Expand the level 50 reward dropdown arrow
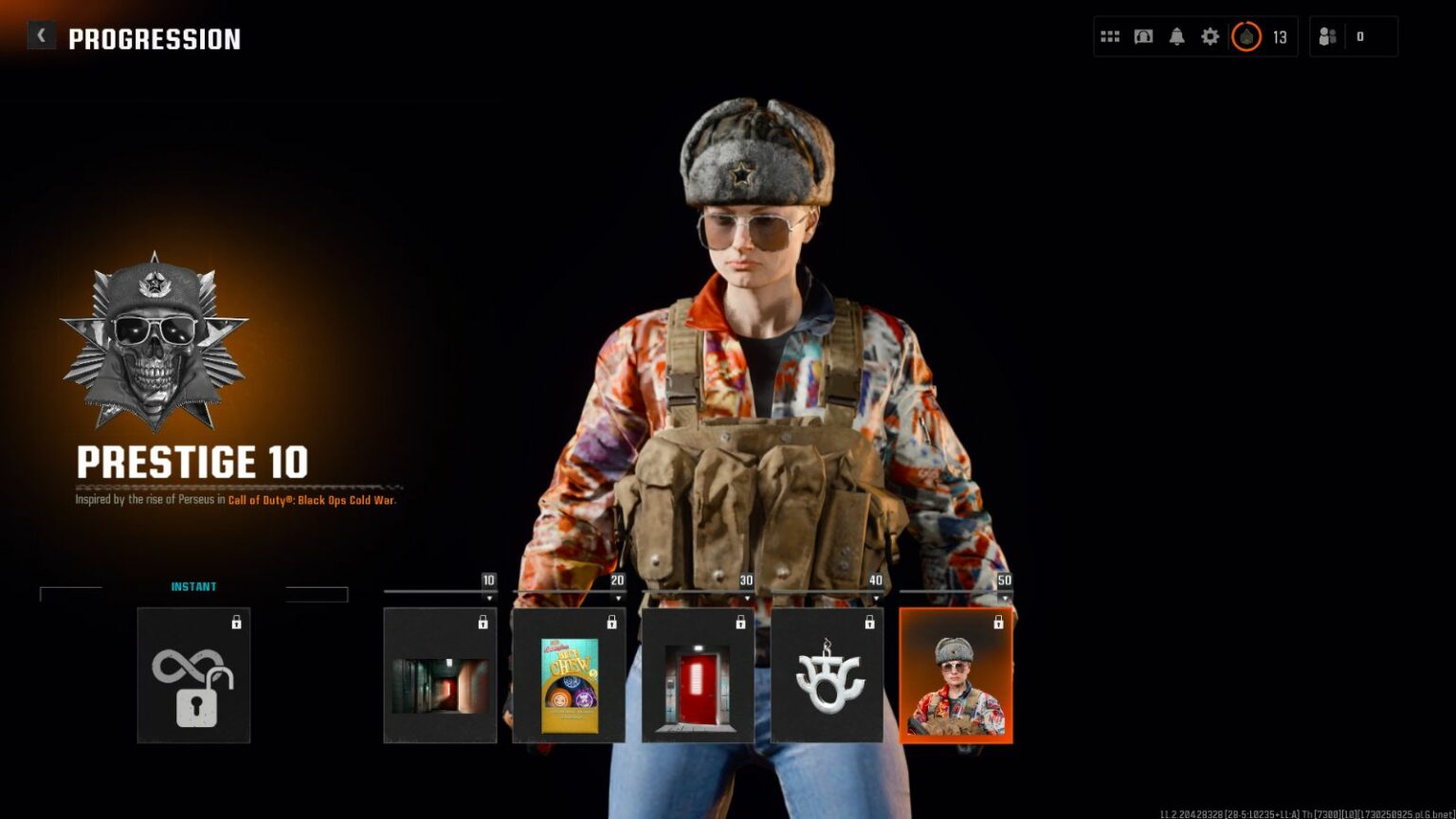Screen dimensions: 1456x819 tap(1007, 595)
